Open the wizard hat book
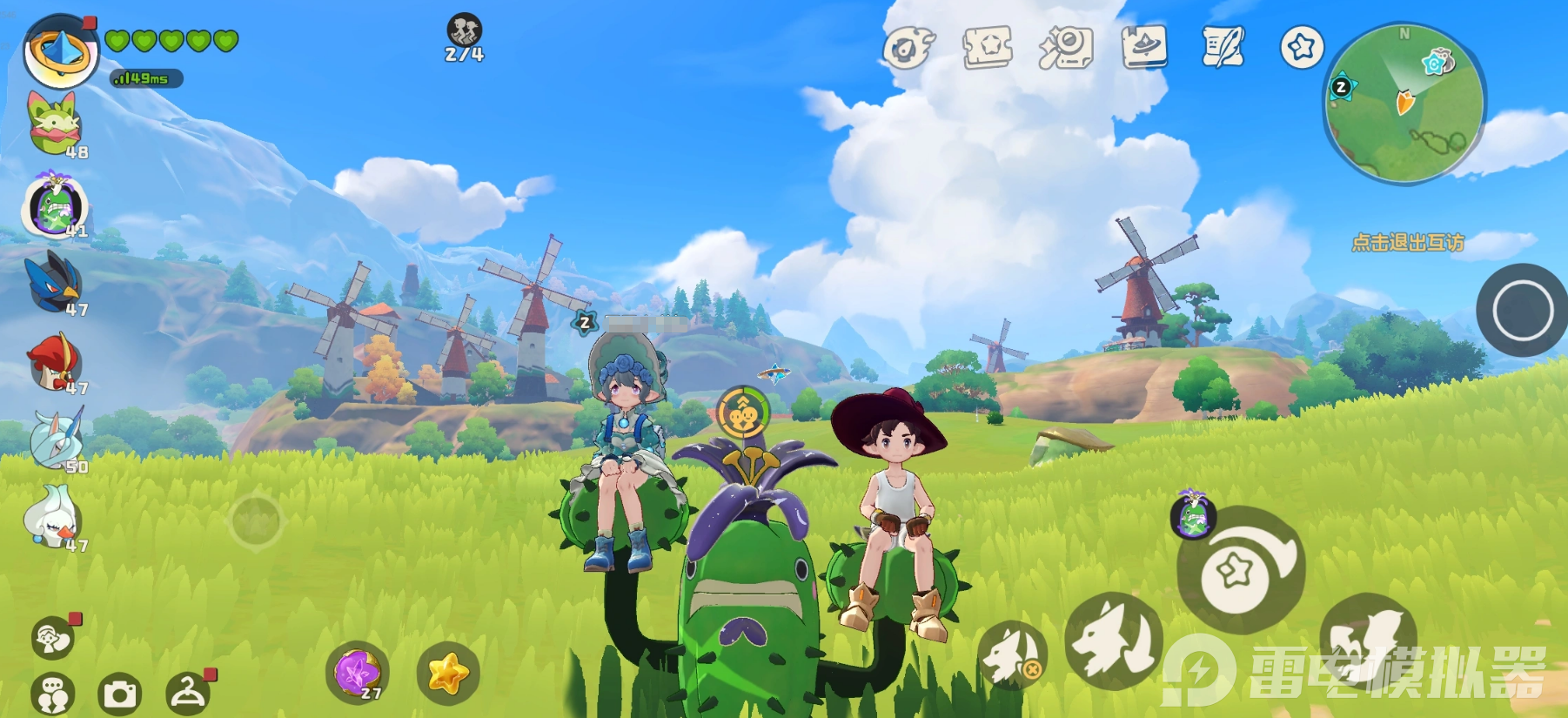The width and height of the screenshot is (1568, 718). coord(1144,48)
